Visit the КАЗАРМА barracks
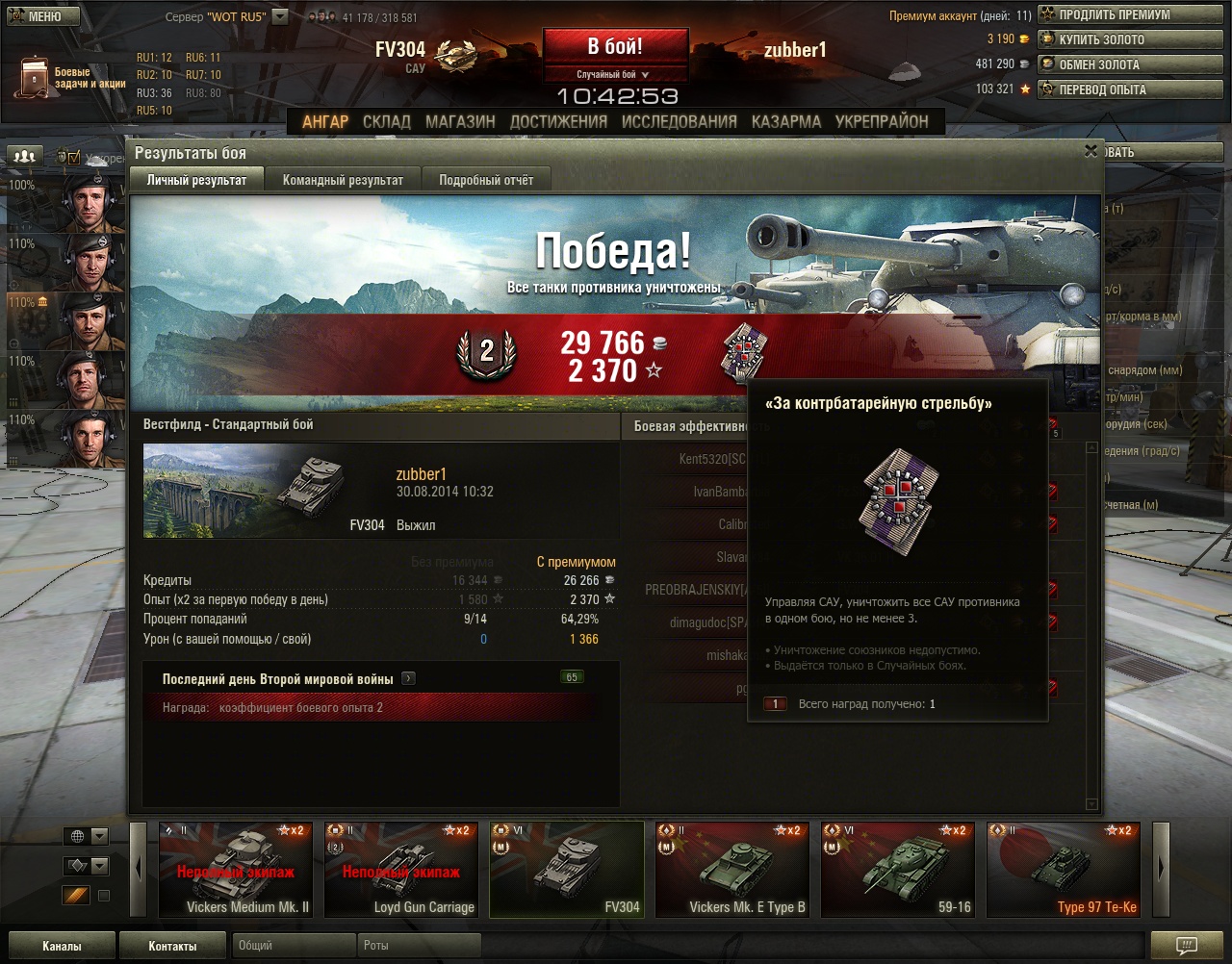The height and width of the screenshot is (964, 1232). pyautogui.click(x=786, y=122)
